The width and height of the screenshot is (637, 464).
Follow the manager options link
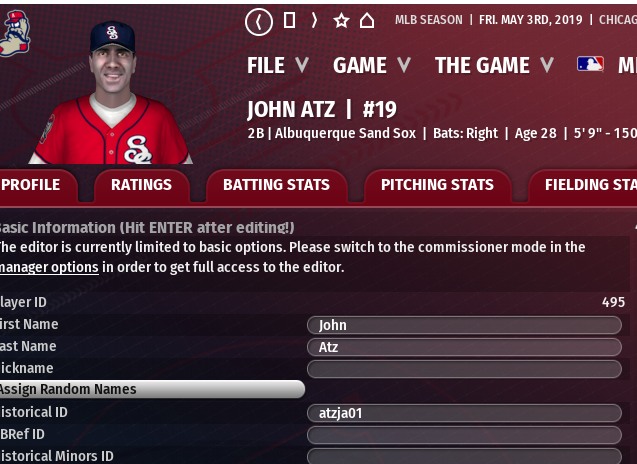coord(49,267)
